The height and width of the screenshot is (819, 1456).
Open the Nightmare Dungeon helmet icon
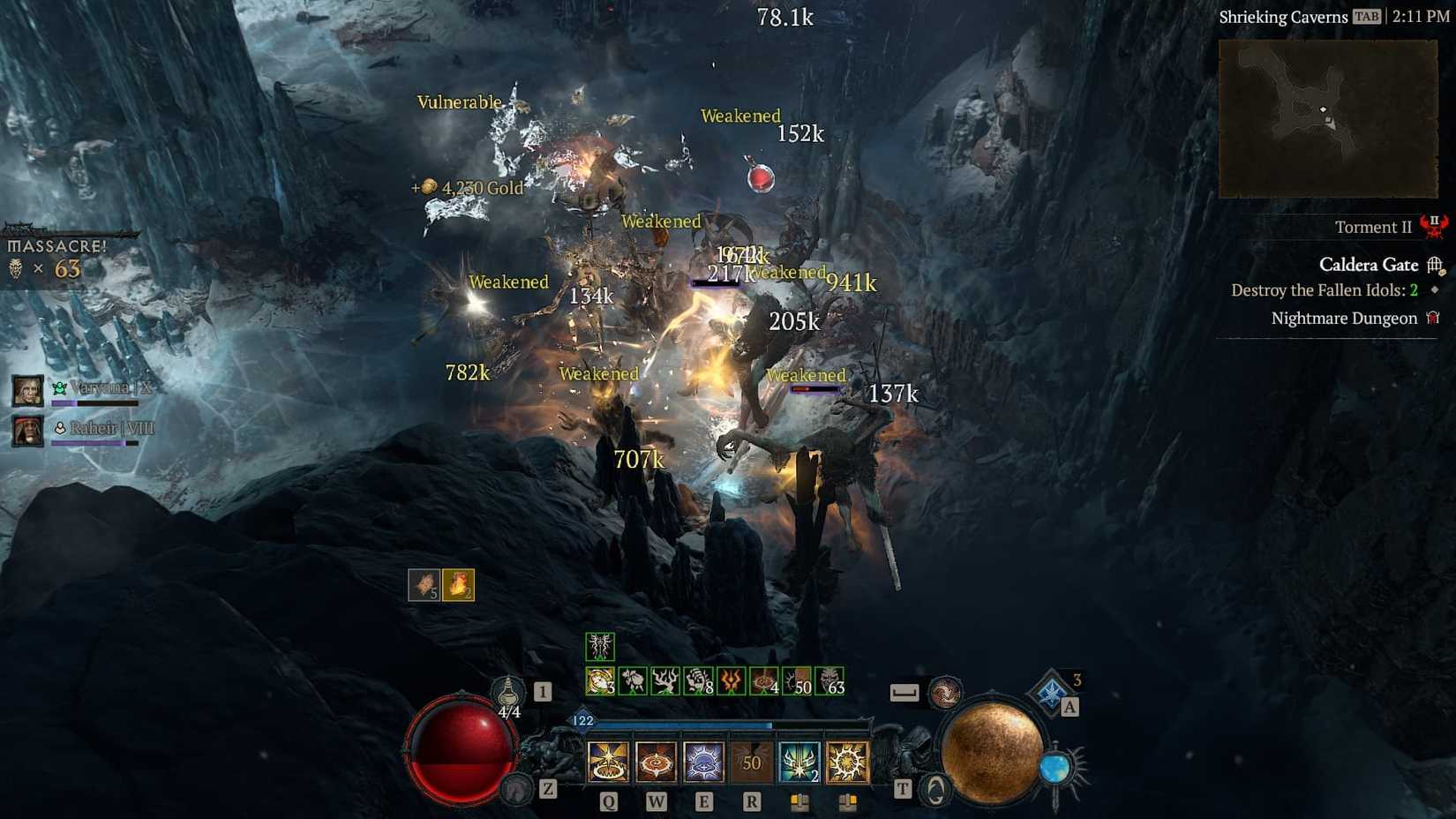1431,318
